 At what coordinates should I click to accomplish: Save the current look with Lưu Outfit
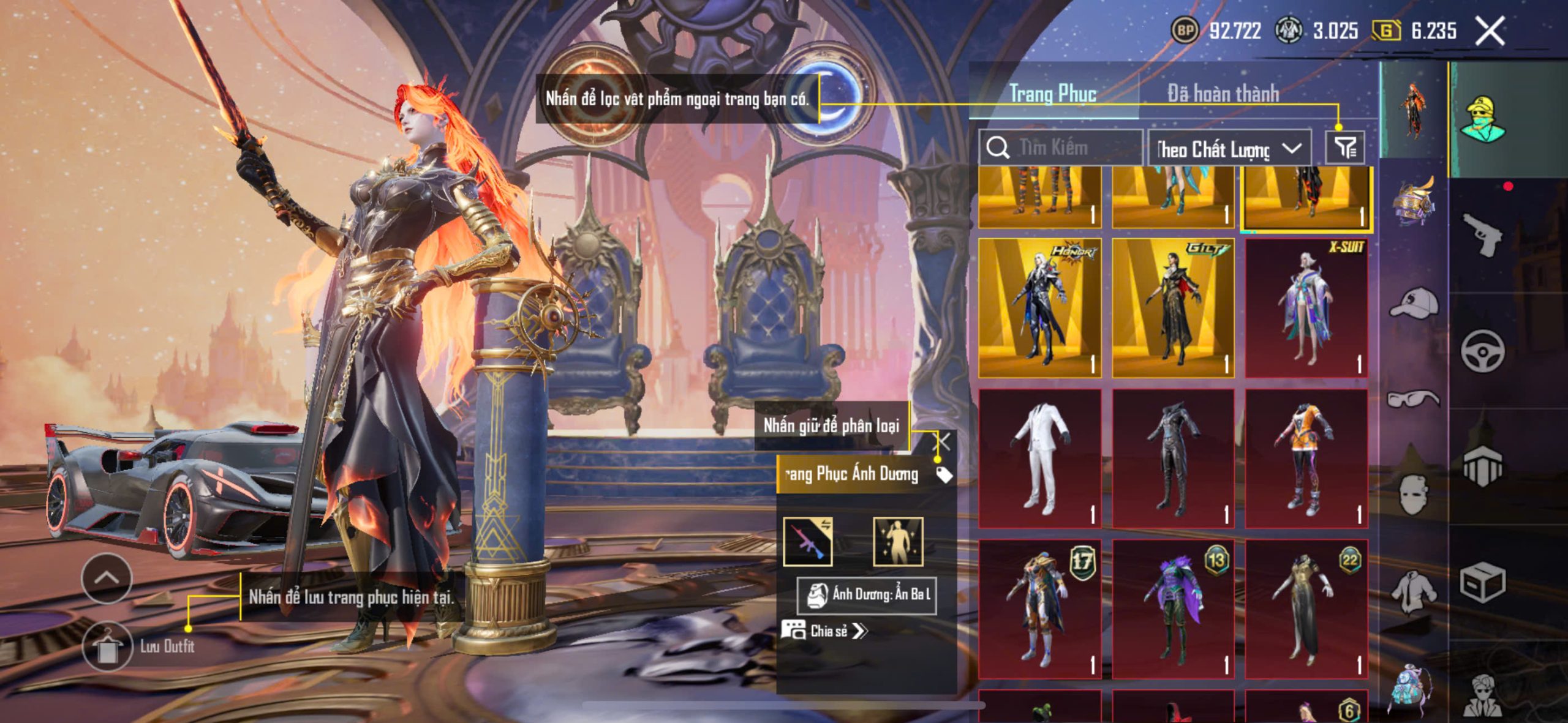point(108,646)
